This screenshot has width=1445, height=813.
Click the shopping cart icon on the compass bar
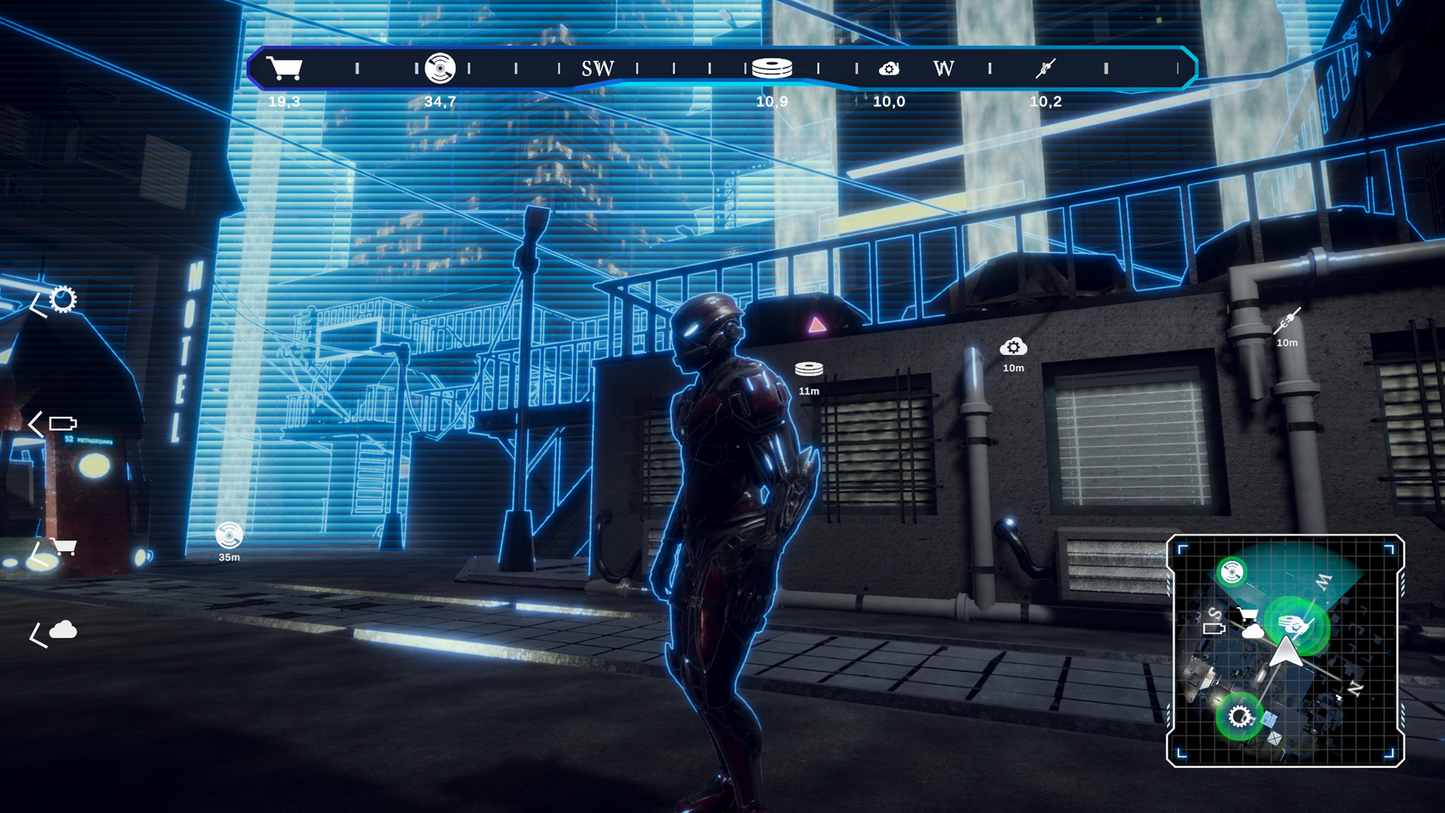click(x=284, y=68)
